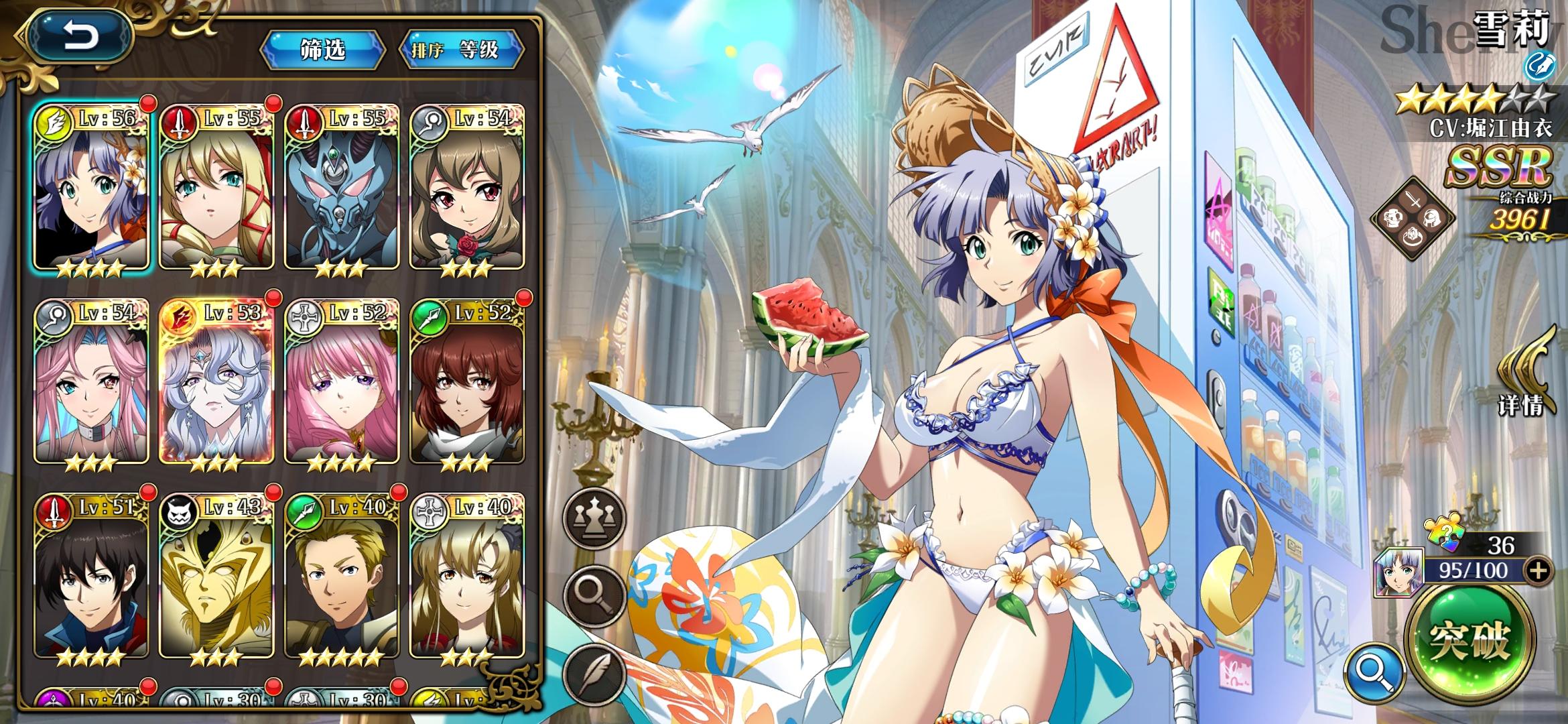
Task: Open the 排序 等级 sort dropdown
Action: click(461, 50)
